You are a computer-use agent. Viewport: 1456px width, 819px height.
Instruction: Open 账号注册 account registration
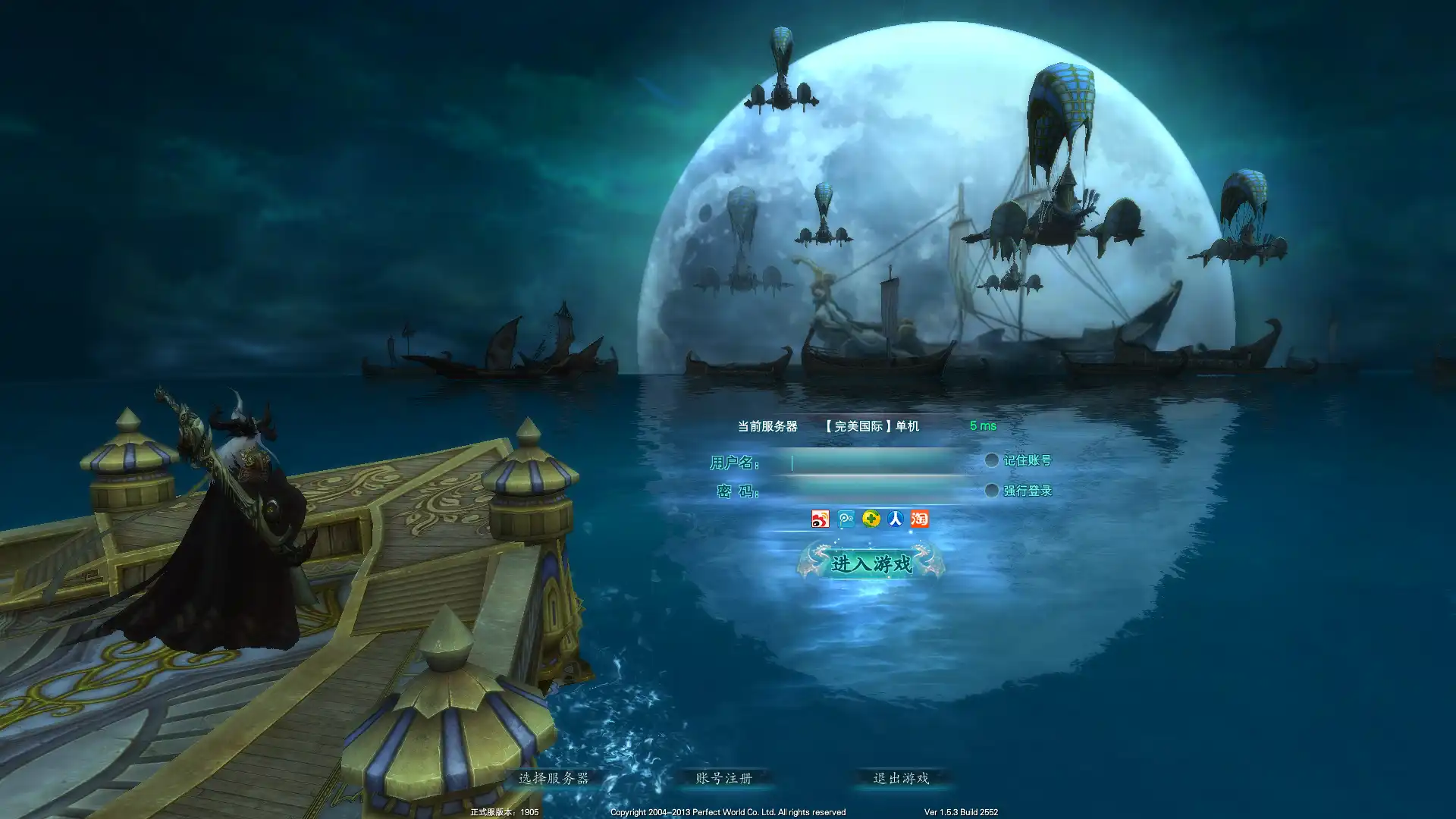click(724, 778)
